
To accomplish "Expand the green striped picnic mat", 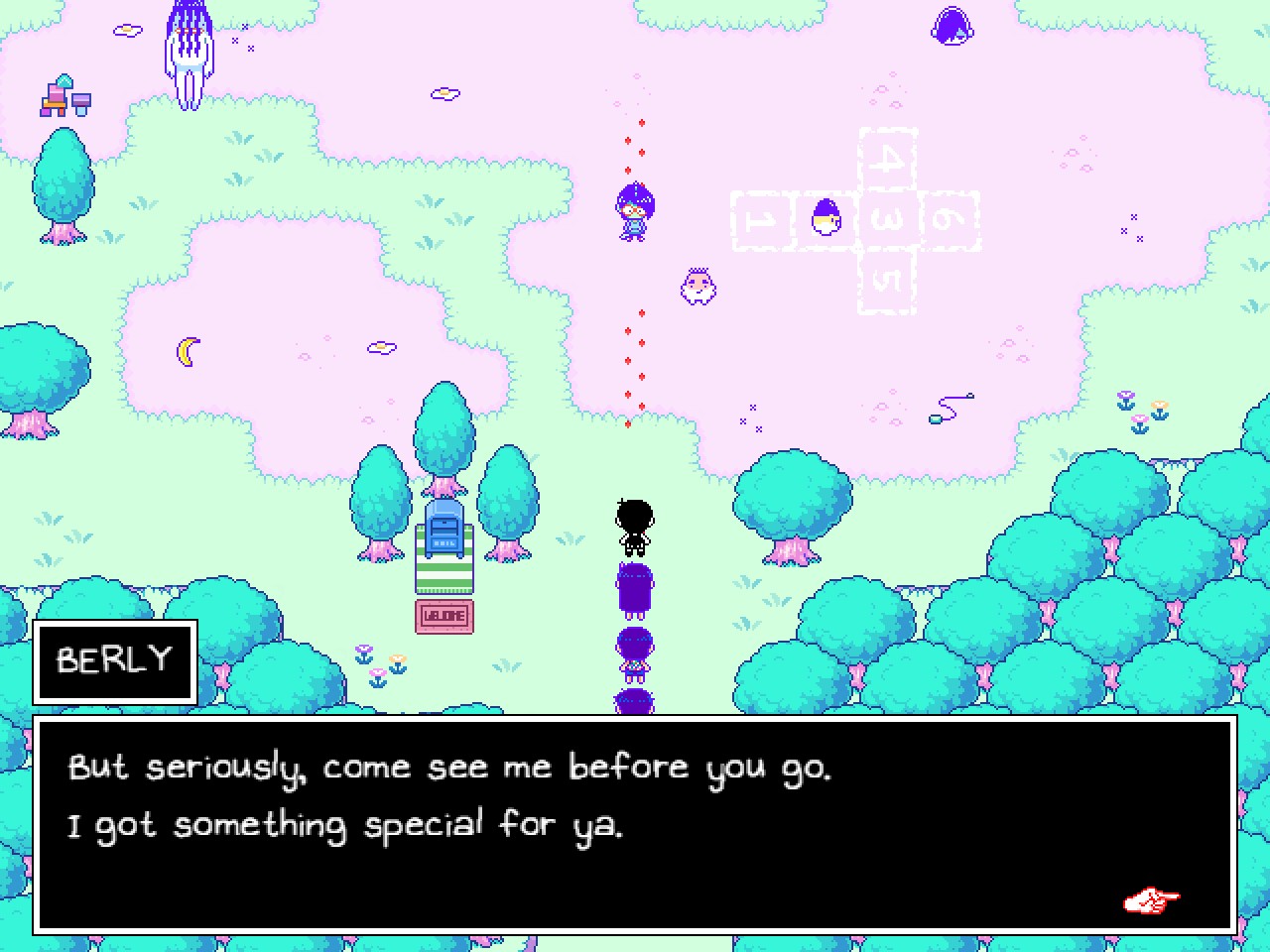I will pyautogui.click(x=444, y=575).
